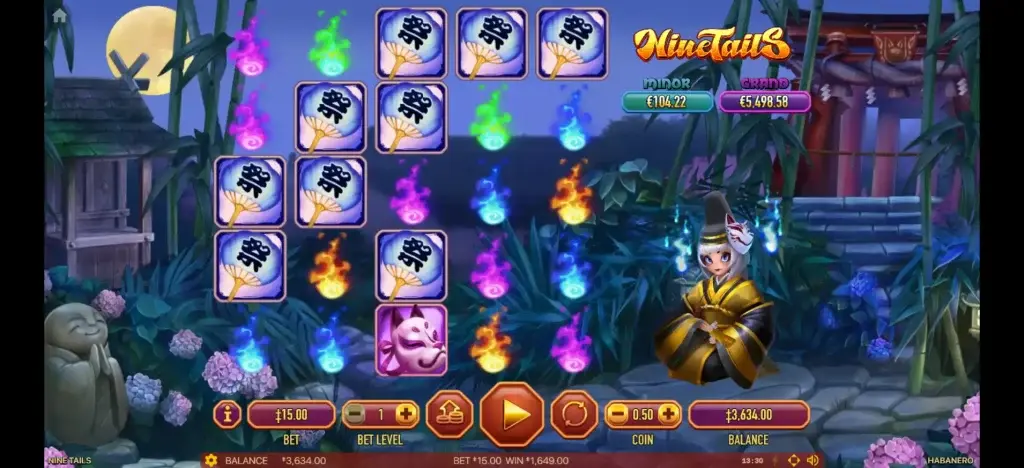This screenshot has width=1024, height=468.
Task: Open the settings gear
Action: (x=210, y=461)
